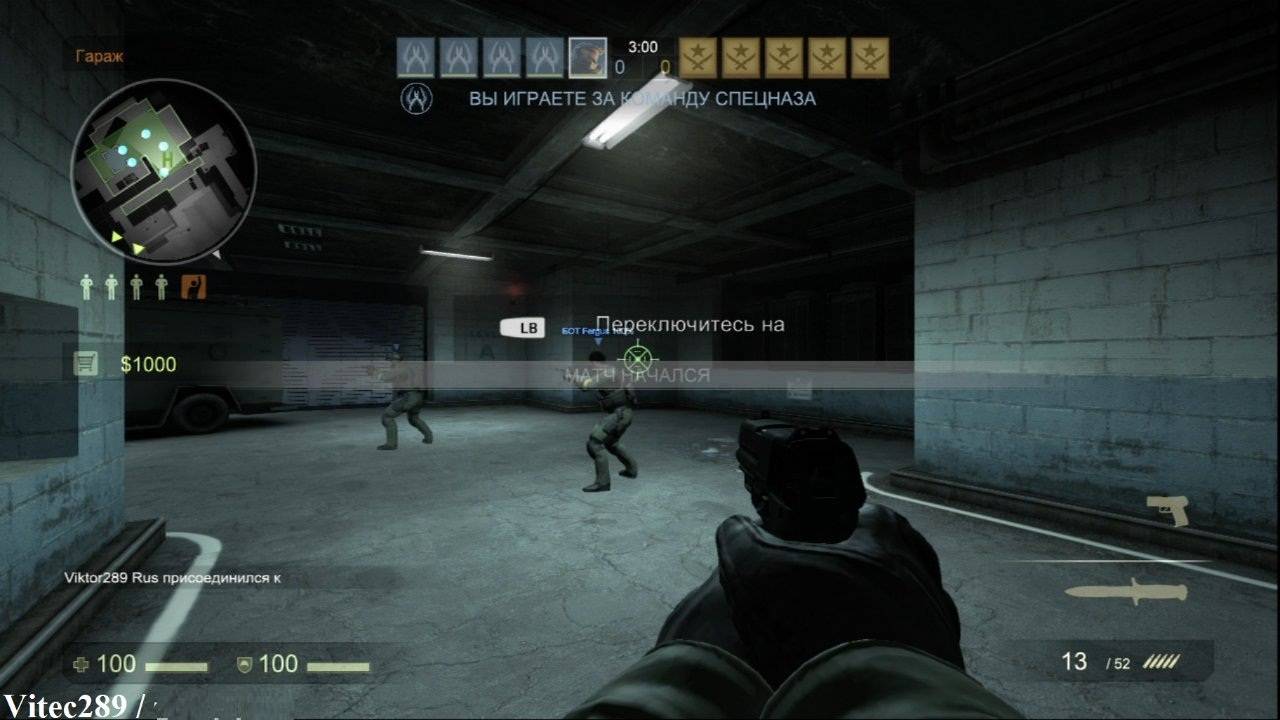The width and height of the screenshot is (1280, 720).
Task: Click the circular radar minimap
Action: [x=163, y=171]
